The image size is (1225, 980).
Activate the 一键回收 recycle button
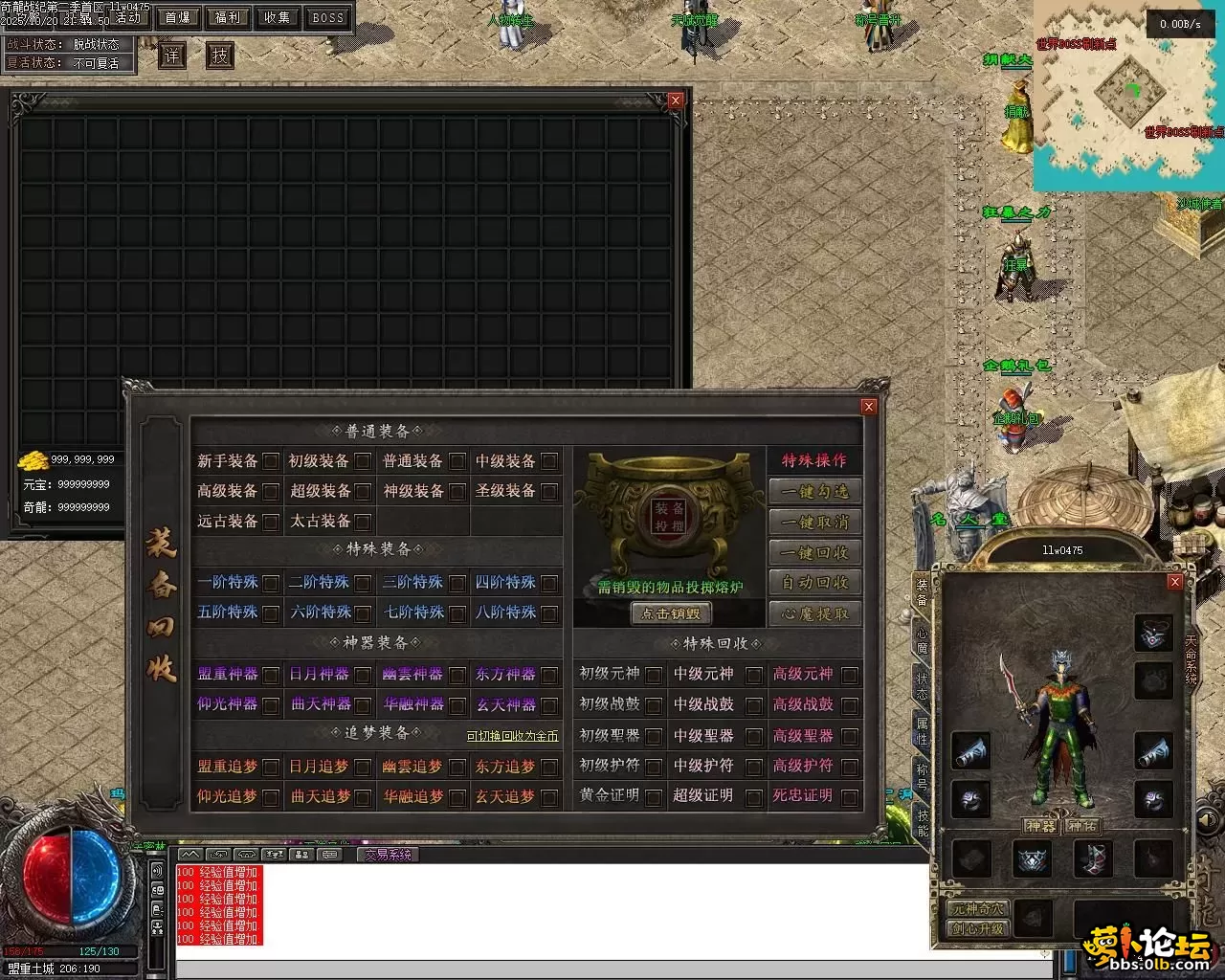pos(814,552)
